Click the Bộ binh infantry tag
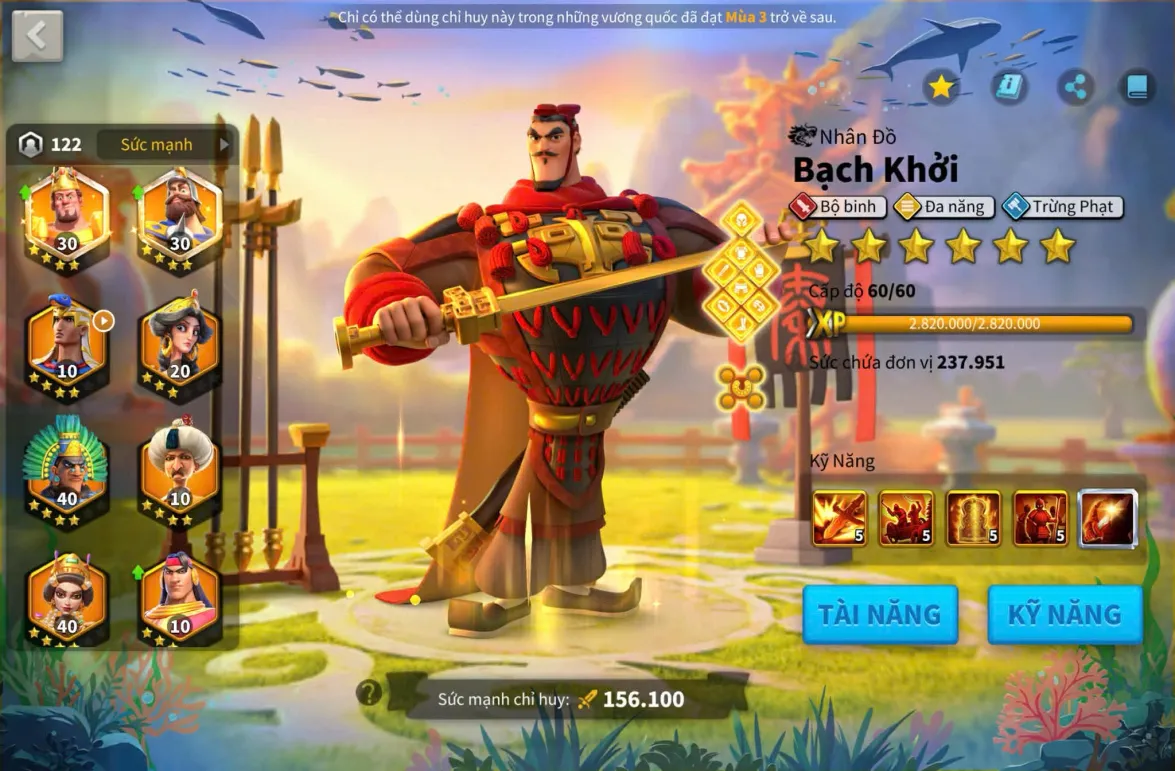Viewport: 1175px width, 771px height. (837, 207)
